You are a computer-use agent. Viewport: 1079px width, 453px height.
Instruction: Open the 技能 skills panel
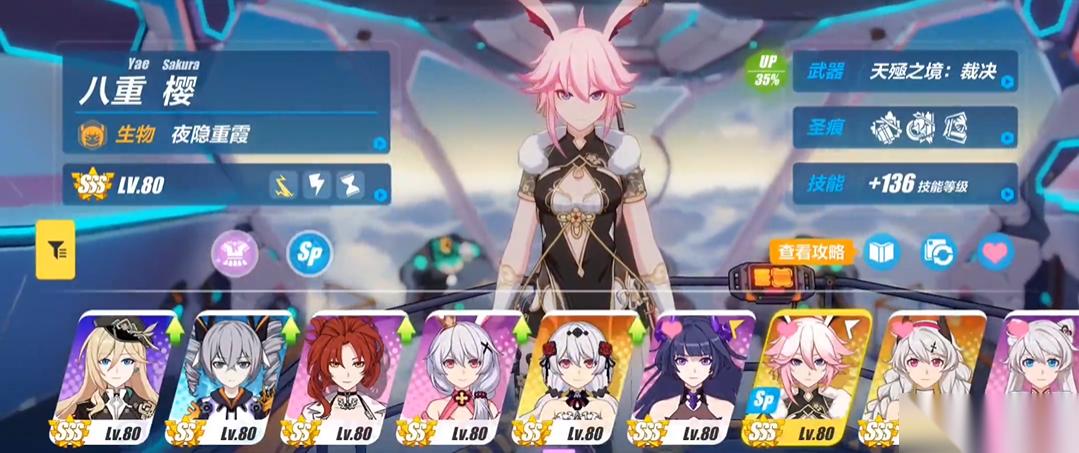[x=904, y=184]
